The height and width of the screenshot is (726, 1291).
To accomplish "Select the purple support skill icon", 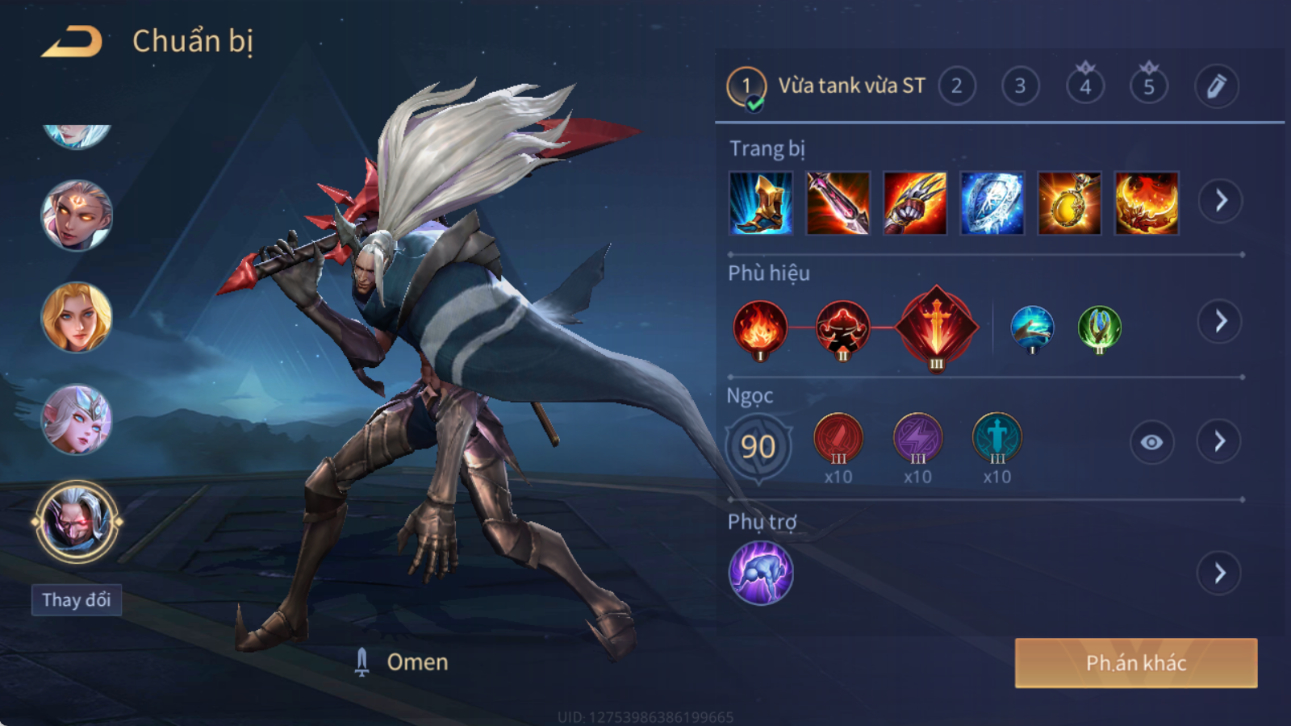I will tap(761, 573).
